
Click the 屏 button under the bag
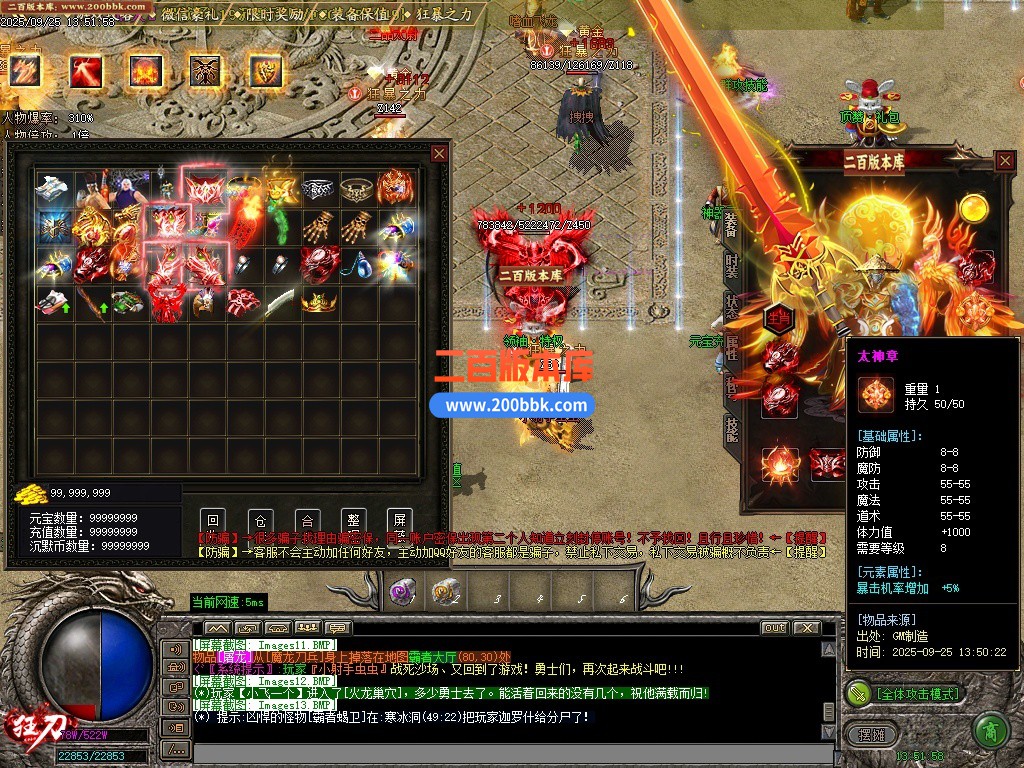click(x=399, y=520)
